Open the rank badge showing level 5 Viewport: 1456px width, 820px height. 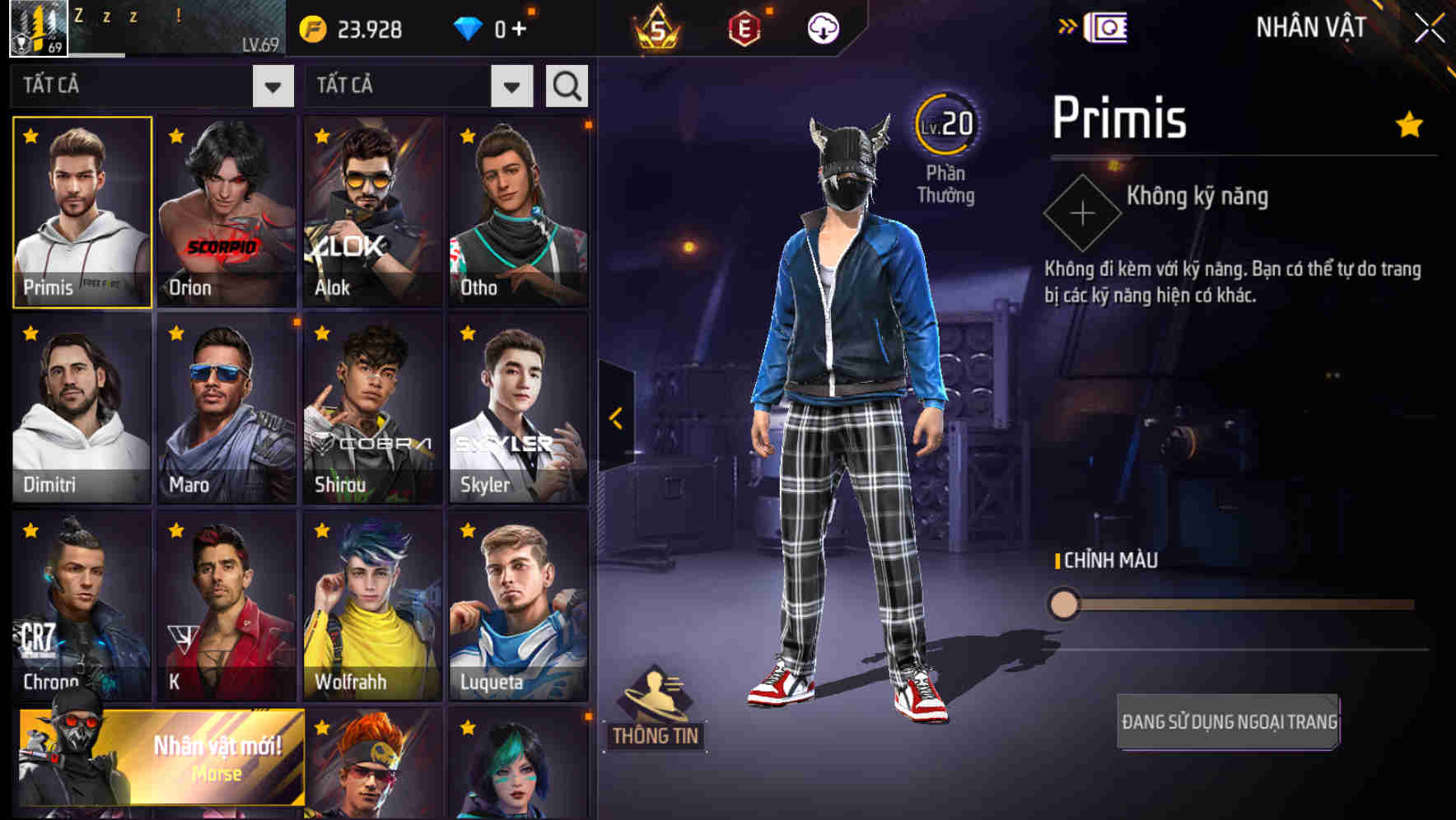[x=658, y=29]
